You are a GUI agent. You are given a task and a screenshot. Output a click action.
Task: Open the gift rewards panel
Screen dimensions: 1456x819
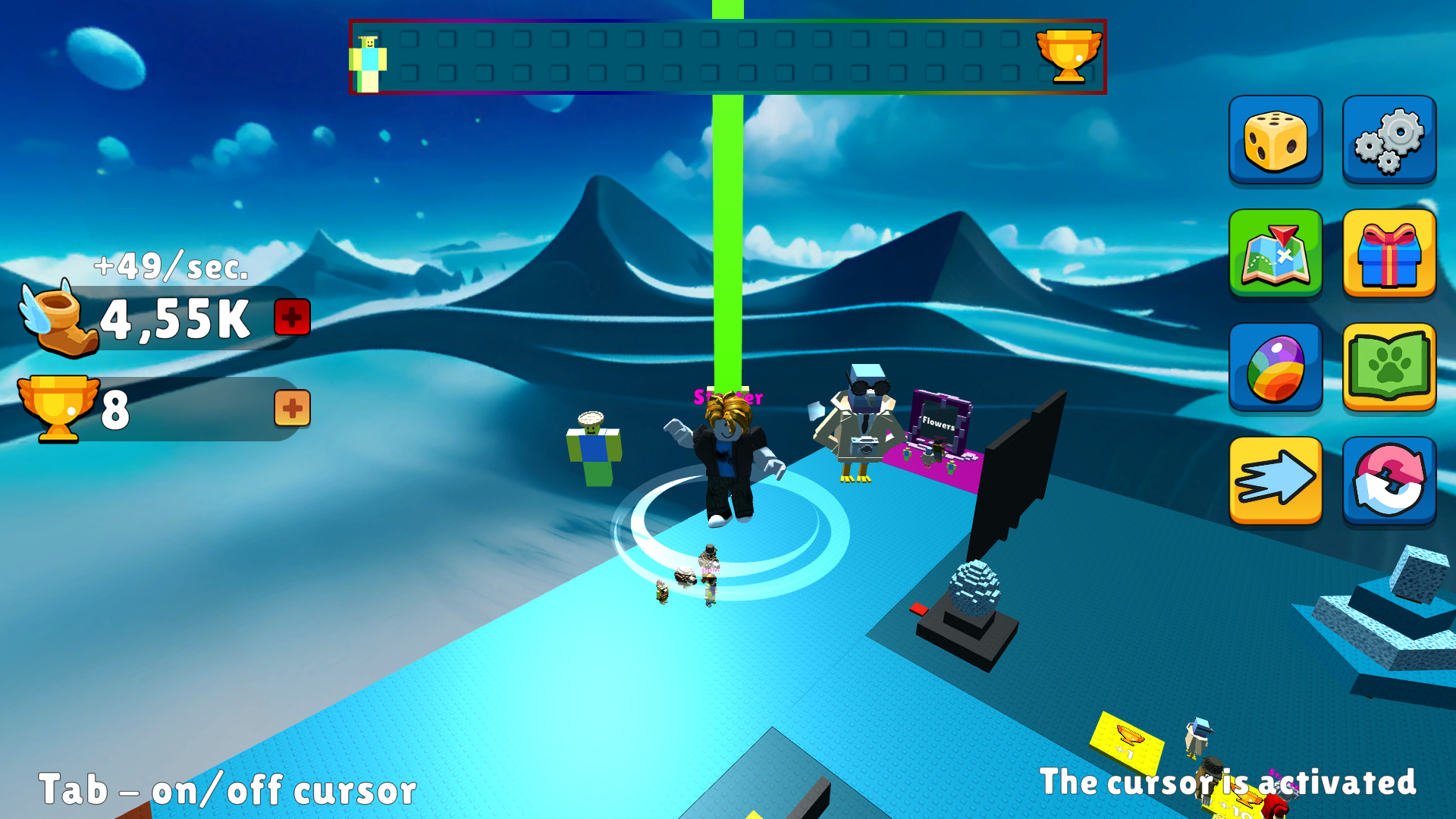tap(1389, 255)
